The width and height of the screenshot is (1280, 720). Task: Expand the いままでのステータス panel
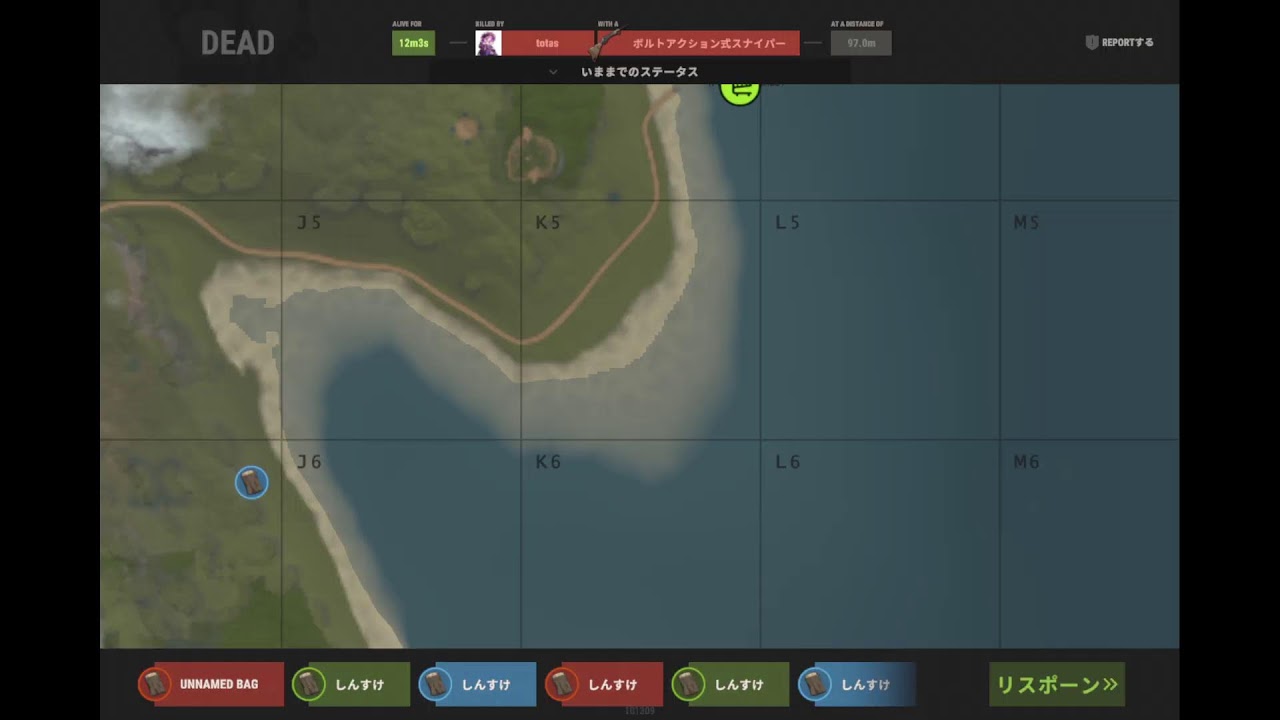pos(639,72)
